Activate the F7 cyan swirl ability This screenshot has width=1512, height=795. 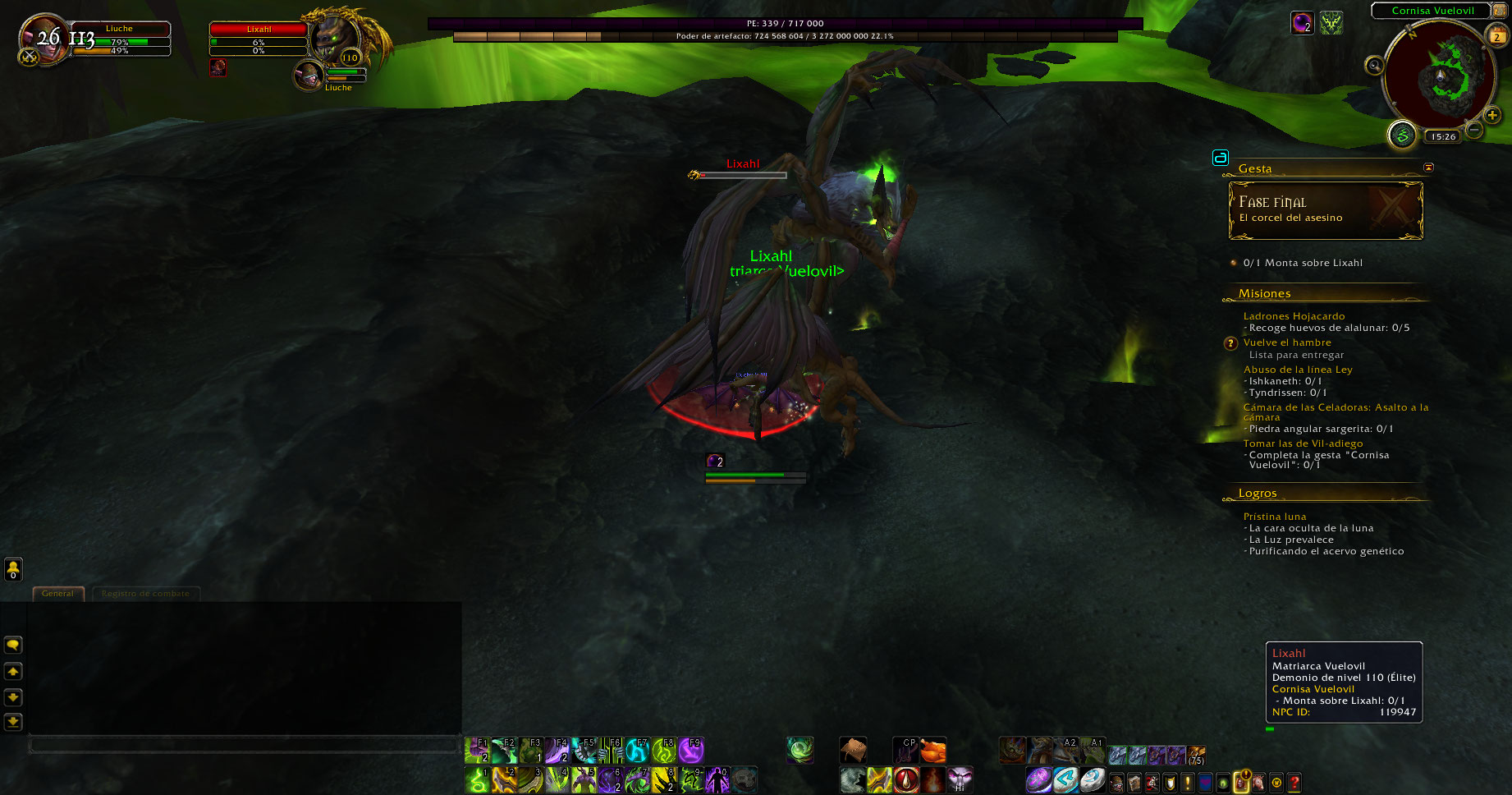click(x=638, y=750)
